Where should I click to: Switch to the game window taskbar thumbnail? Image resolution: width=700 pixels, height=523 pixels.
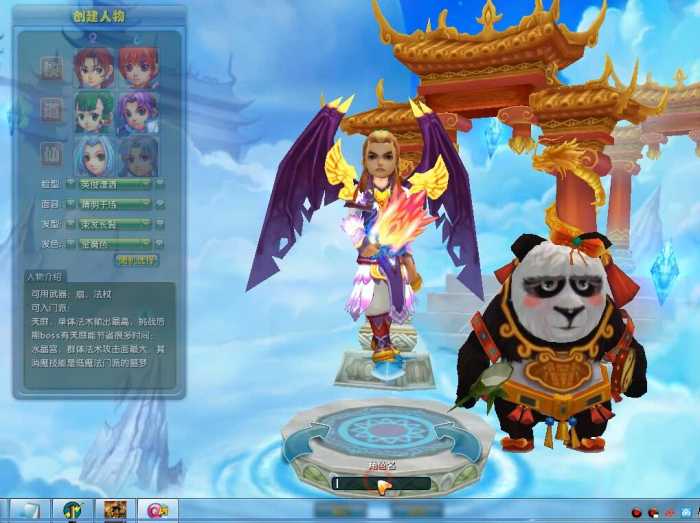(114, 511)
